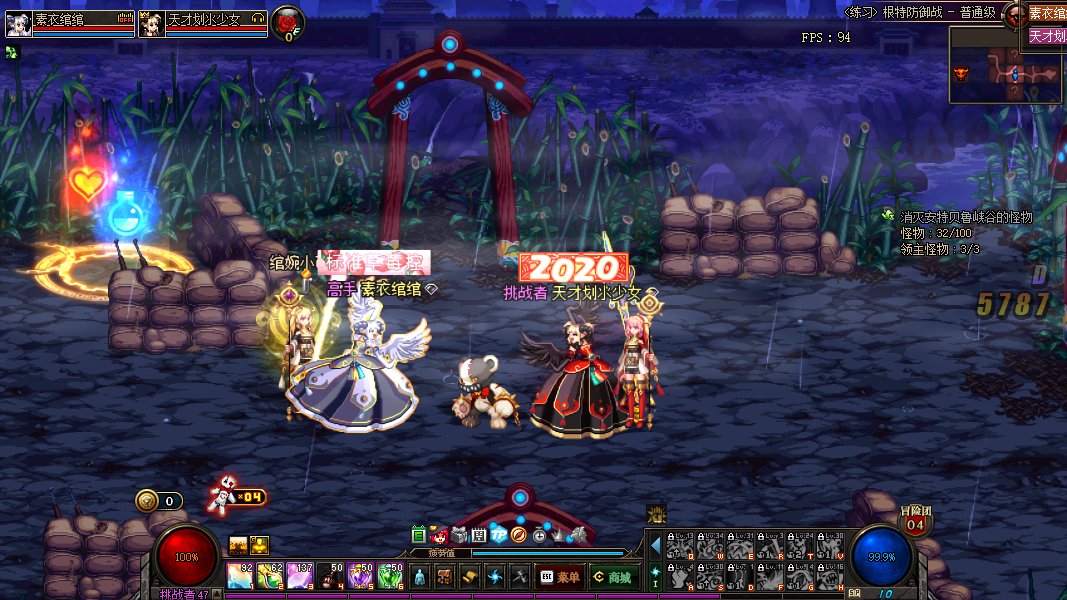Image resolution: width=1067 pixels, height=600 pixels.
Task: Open the dungeon minimap
Action: pos(1005,65)
